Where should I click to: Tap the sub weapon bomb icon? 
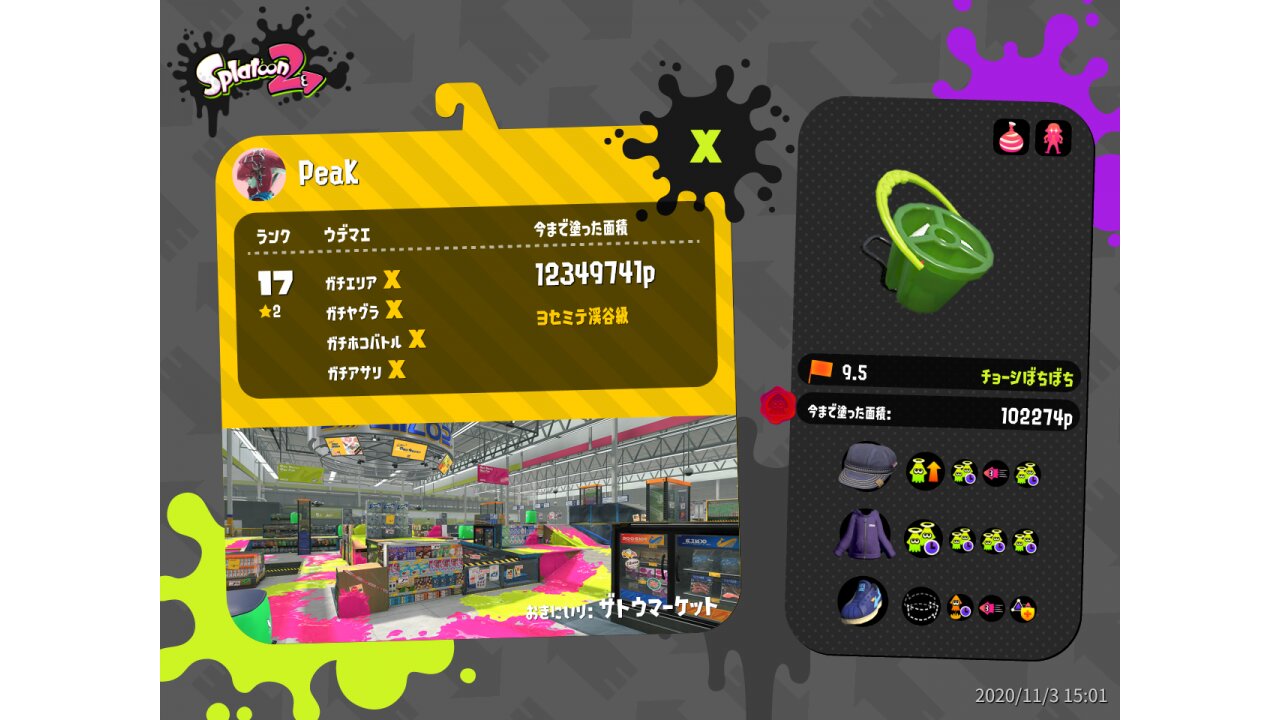click(1011, 138)
